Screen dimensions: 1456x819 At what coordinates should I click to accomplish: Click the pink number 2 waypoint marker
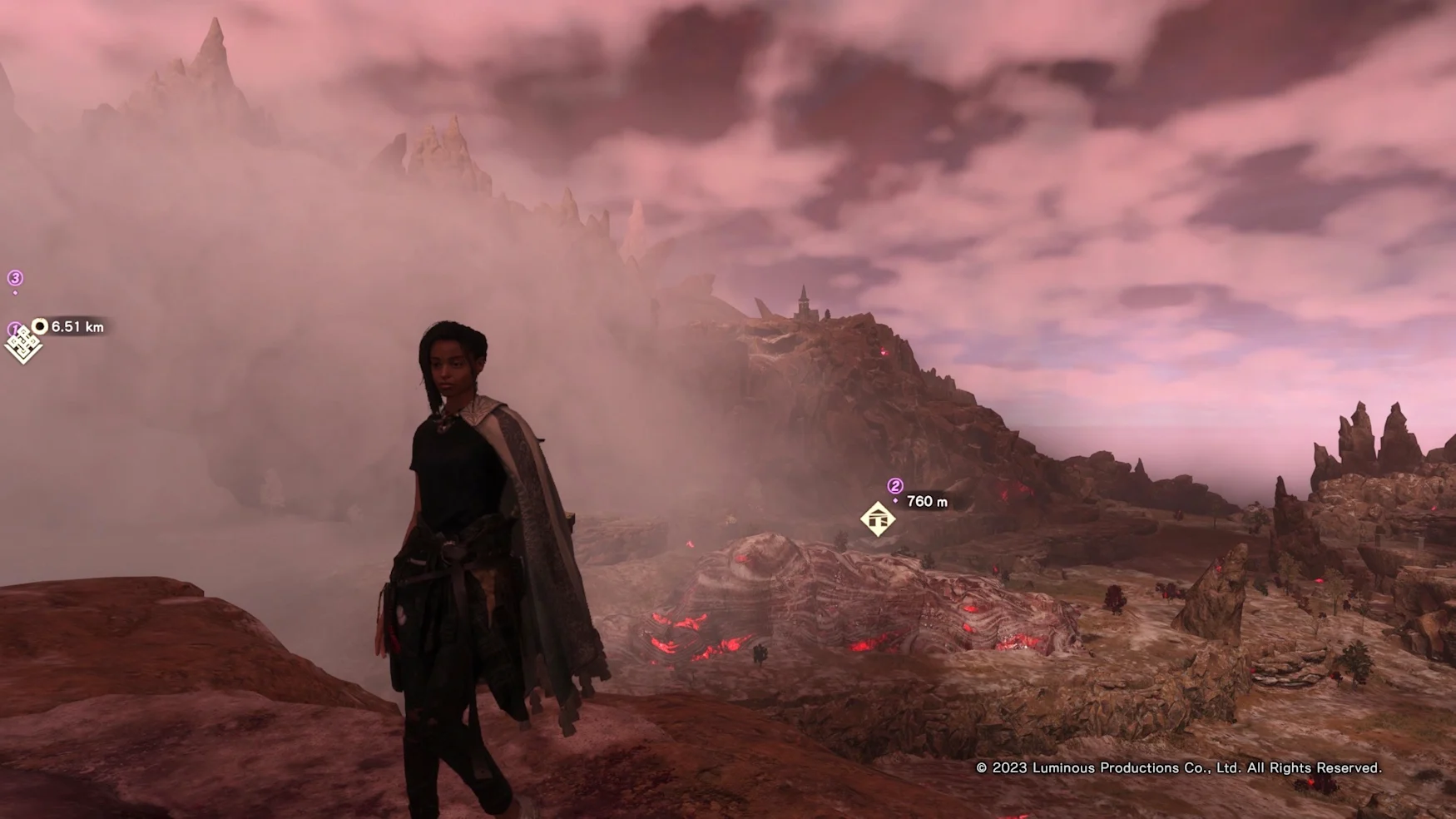point(895,486)
